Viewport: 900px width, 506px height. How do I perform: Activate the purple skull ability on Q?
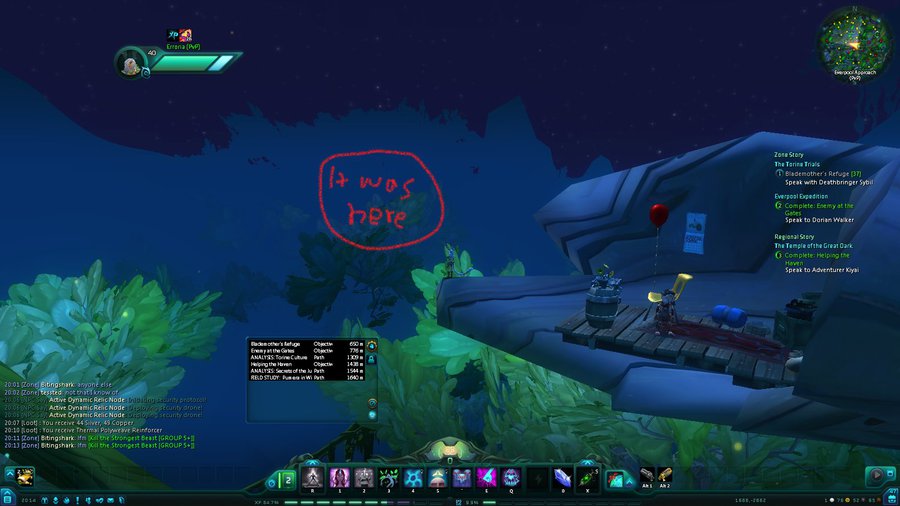point(511,477)
